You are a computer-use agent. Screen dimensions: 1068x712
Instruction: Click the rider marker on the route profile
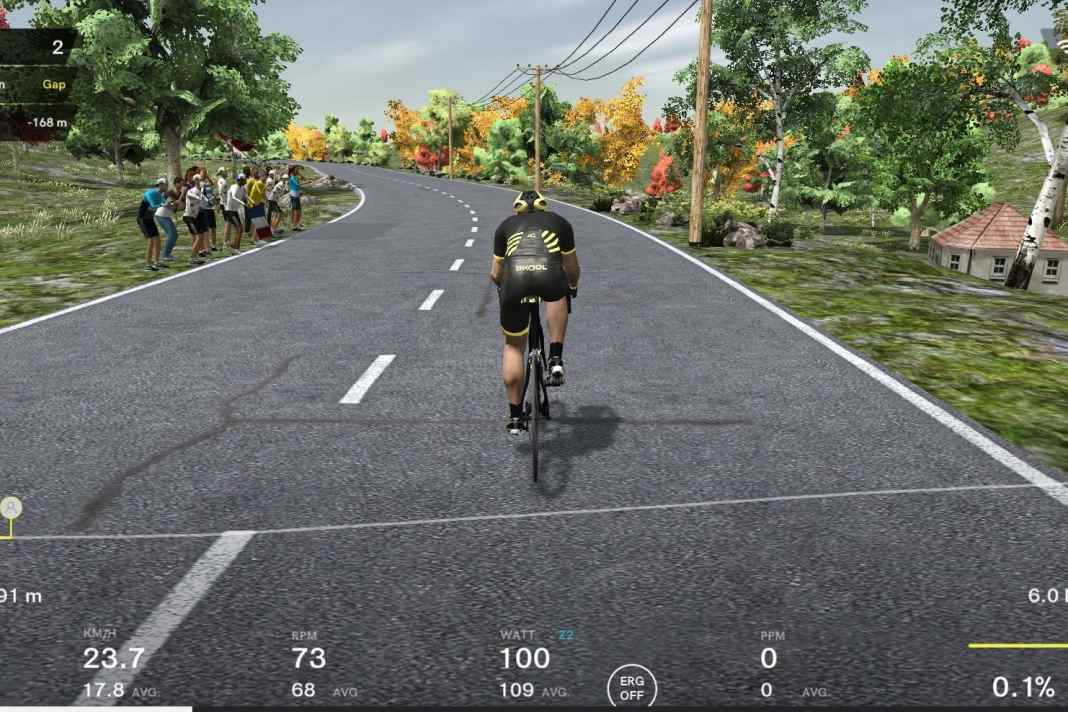click(11, 508)
